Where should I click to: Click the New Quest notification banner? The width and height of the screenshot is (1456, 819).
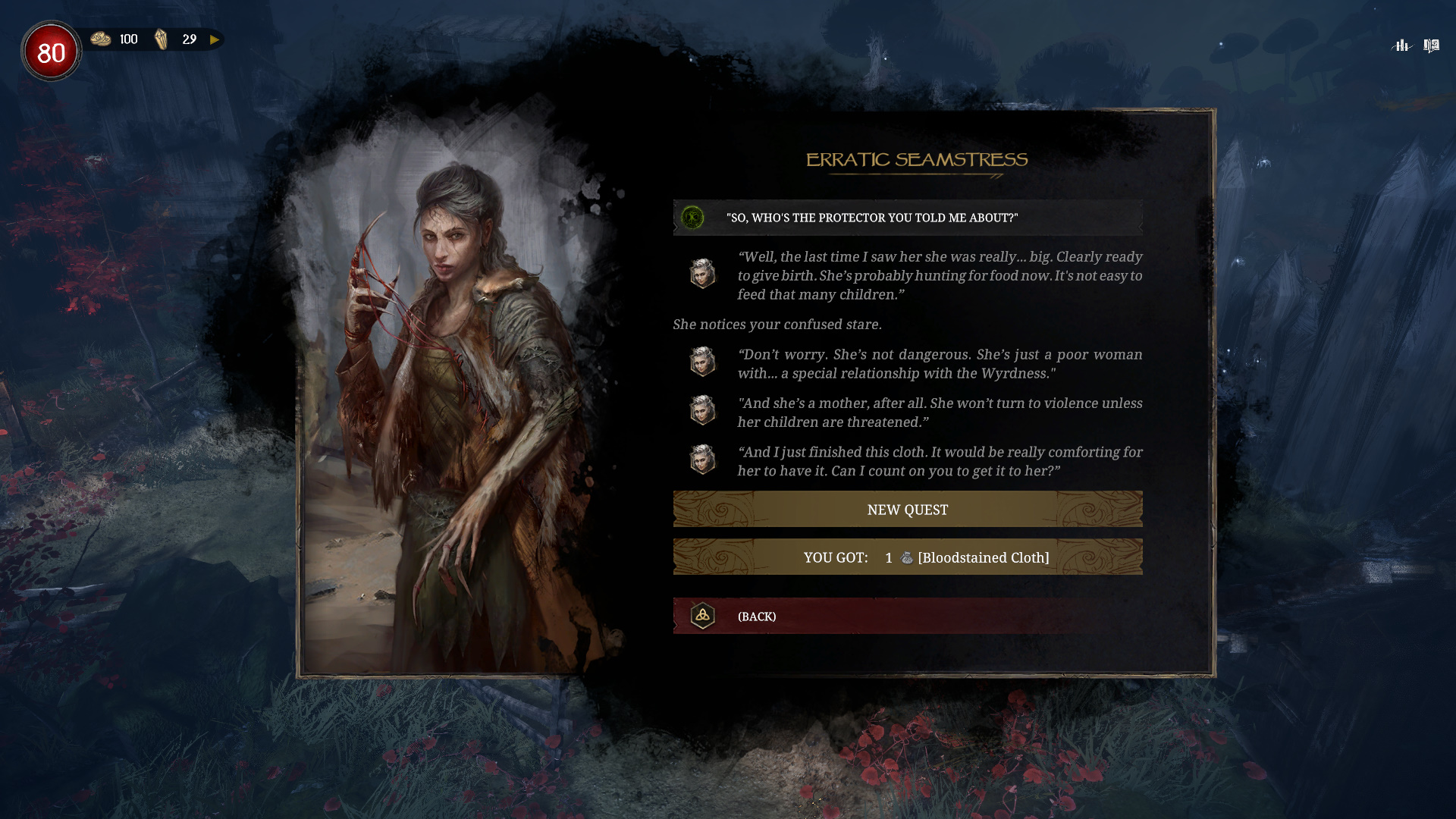pyautogui.click(x=907, y=510)
